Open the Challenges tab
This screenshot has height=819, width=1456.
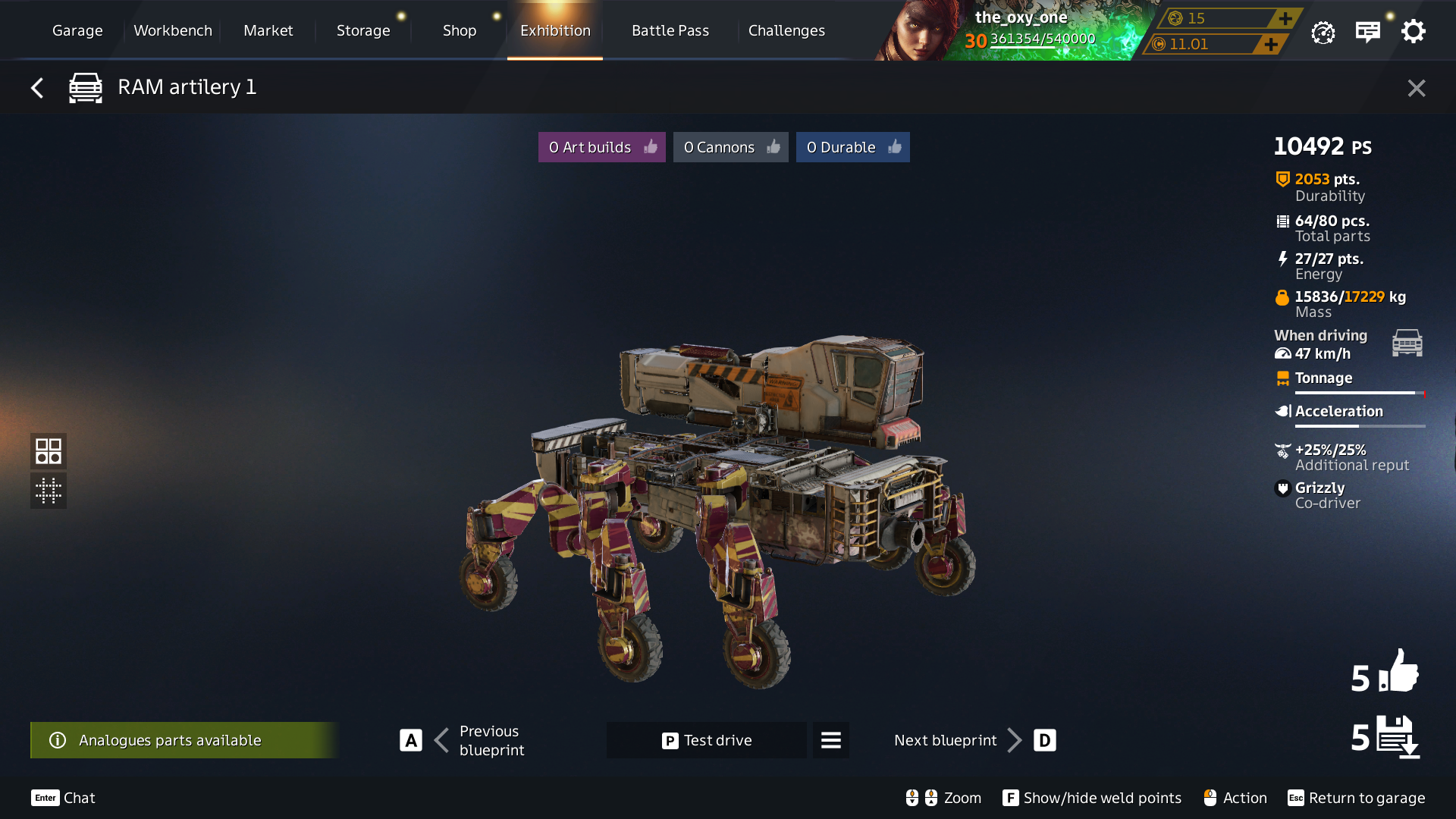click(x=786, y=30)
